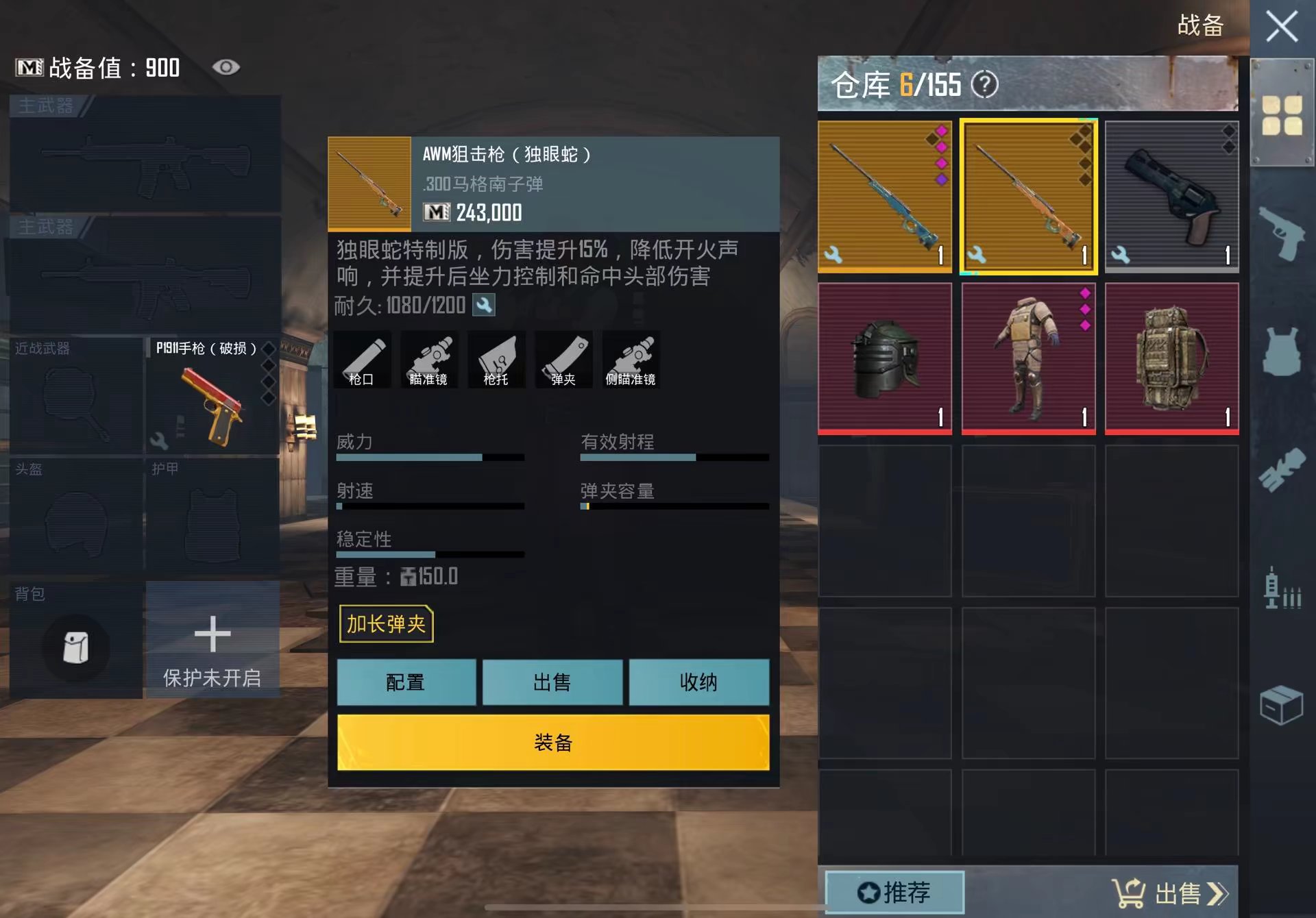
Task: Choose the body armor suit item
Action: point(1028,358)
